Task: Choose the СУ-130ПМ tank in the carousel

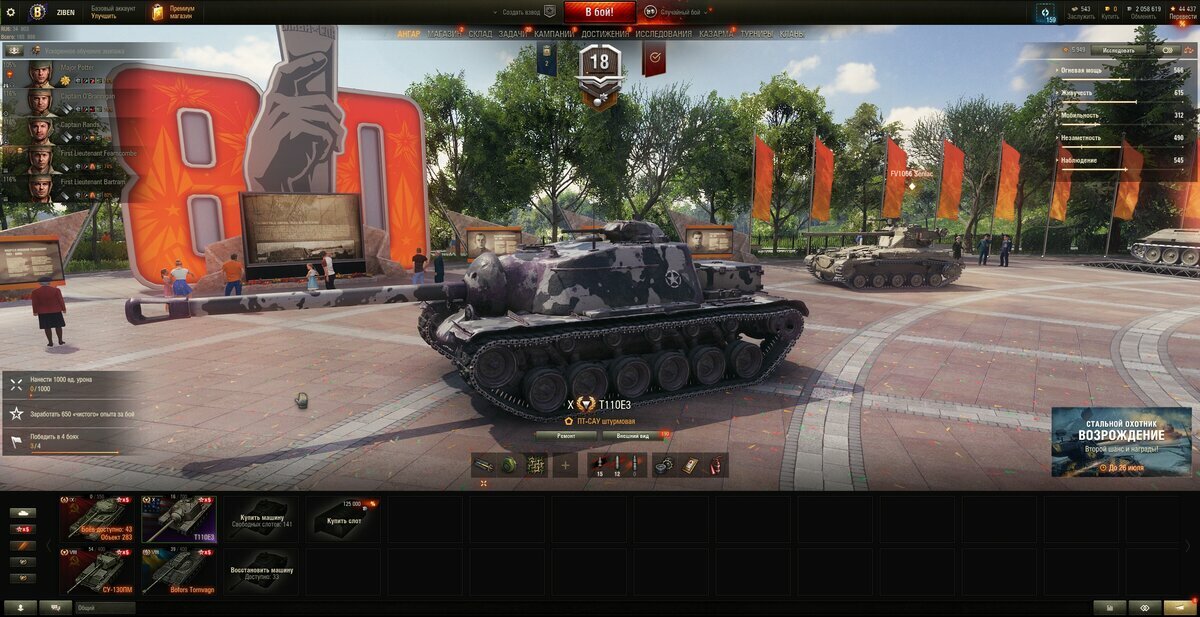Action: [97, 571]
